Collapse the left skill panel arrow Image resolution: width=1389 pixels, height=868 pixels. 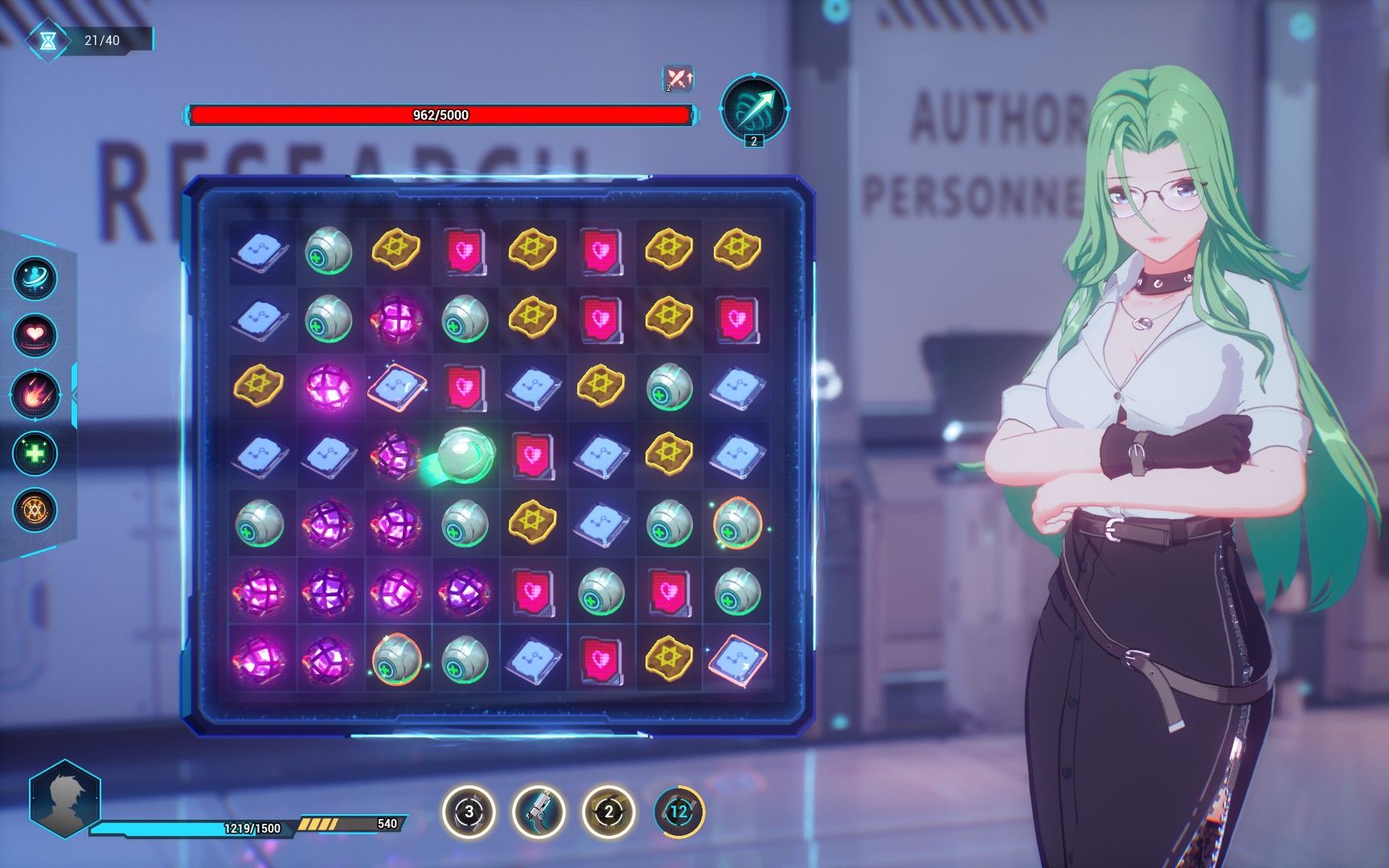pos(74,395)
